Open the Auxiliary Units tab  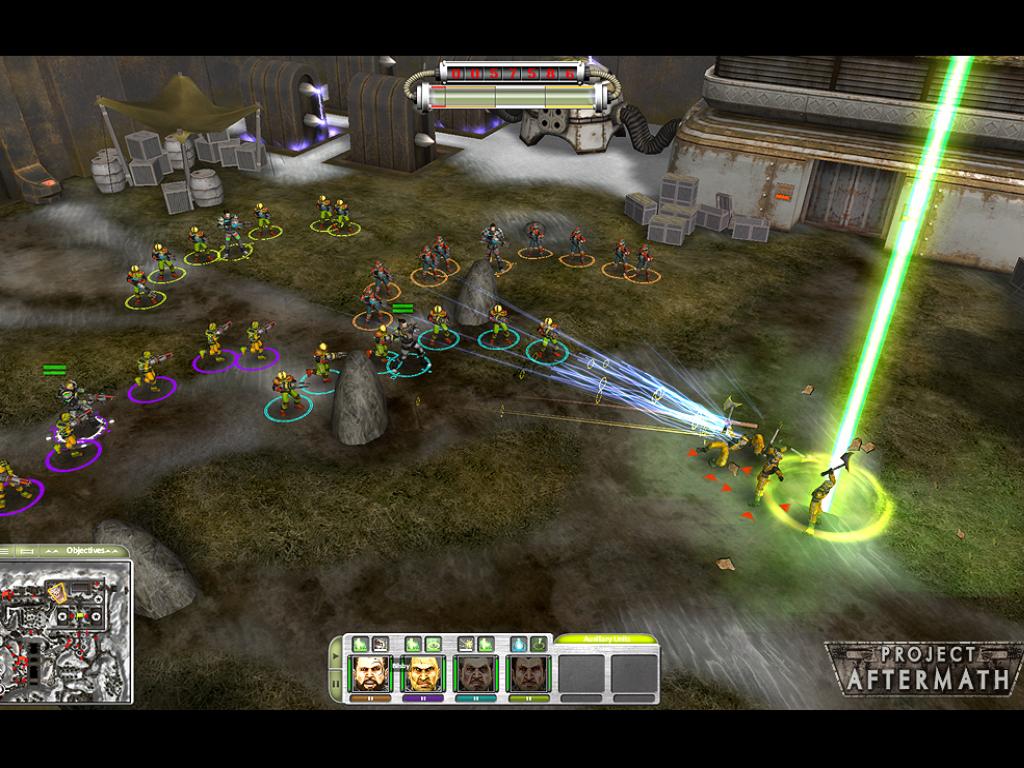pos(606,639)
